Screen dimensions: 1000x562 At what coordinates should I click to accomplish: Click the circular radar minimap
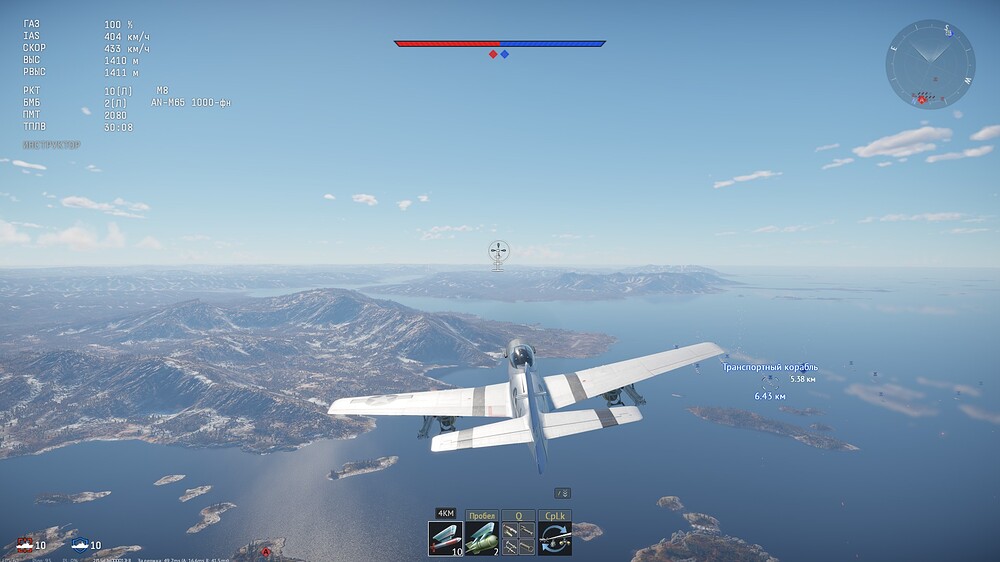930,64
